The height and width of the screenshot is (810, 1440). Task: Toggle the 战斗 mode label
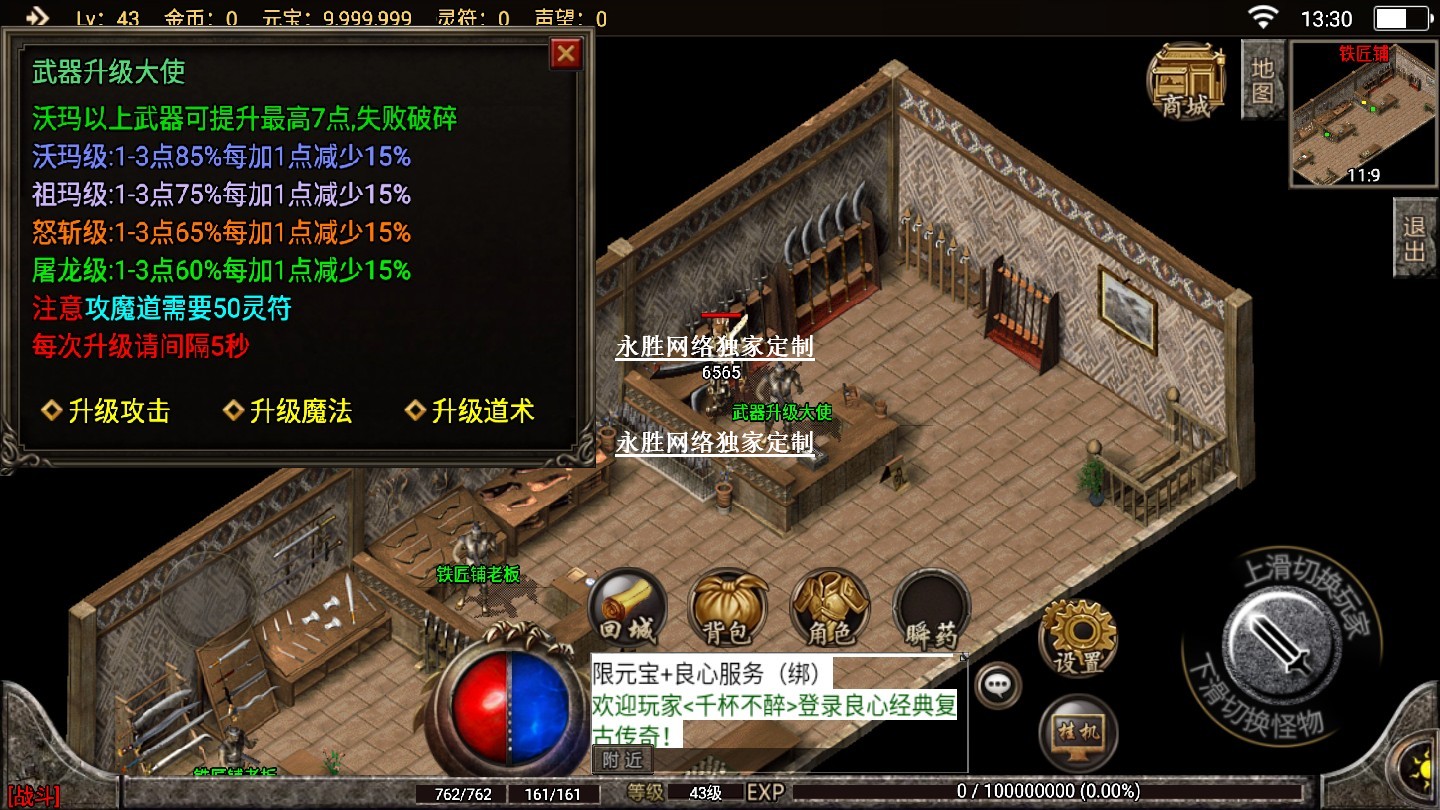click(x=32, y=797)
